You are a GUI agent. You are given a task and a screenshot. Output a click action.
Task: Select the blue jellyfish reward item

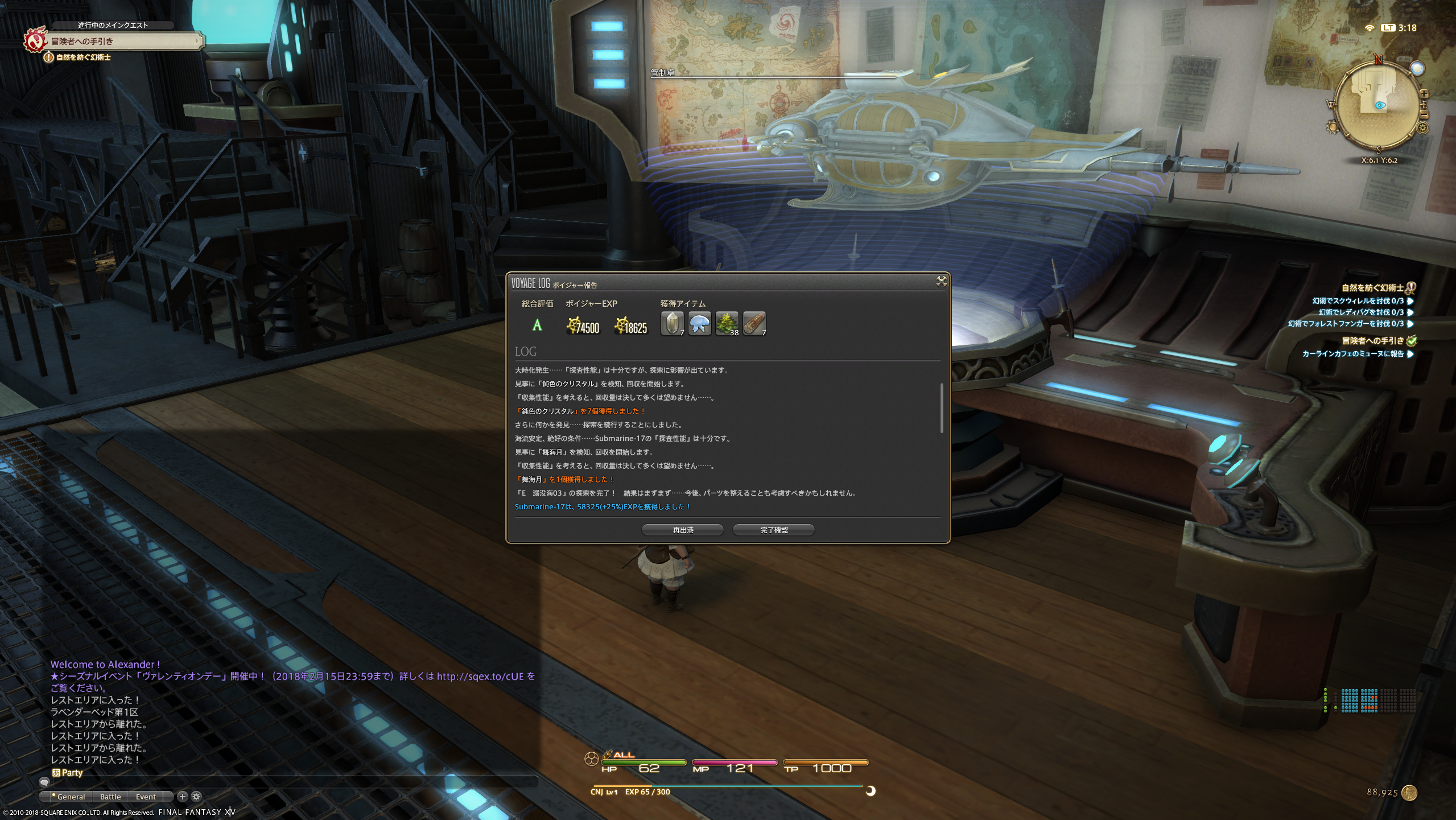pos(699,323)
